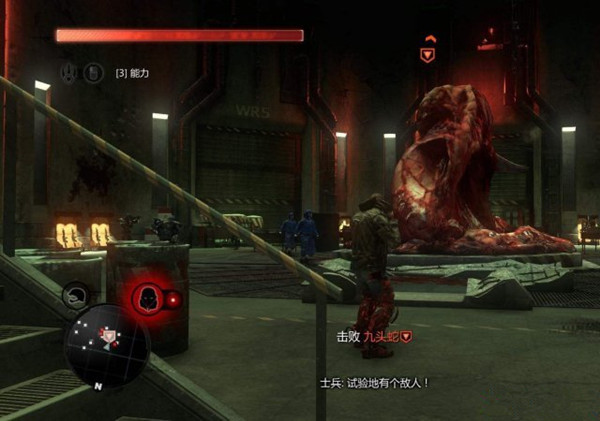
Task: Click the red hooded-figure alert icon
Action: click(144, 297)
